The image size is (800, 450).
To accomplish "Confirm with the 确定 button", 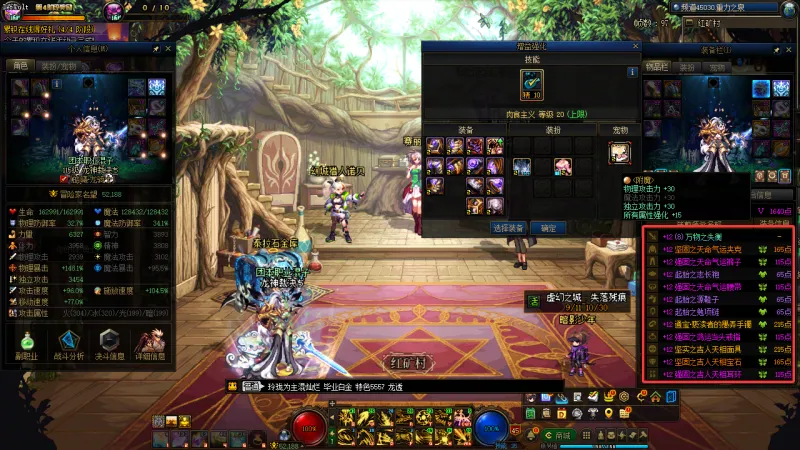I will 549,228.
